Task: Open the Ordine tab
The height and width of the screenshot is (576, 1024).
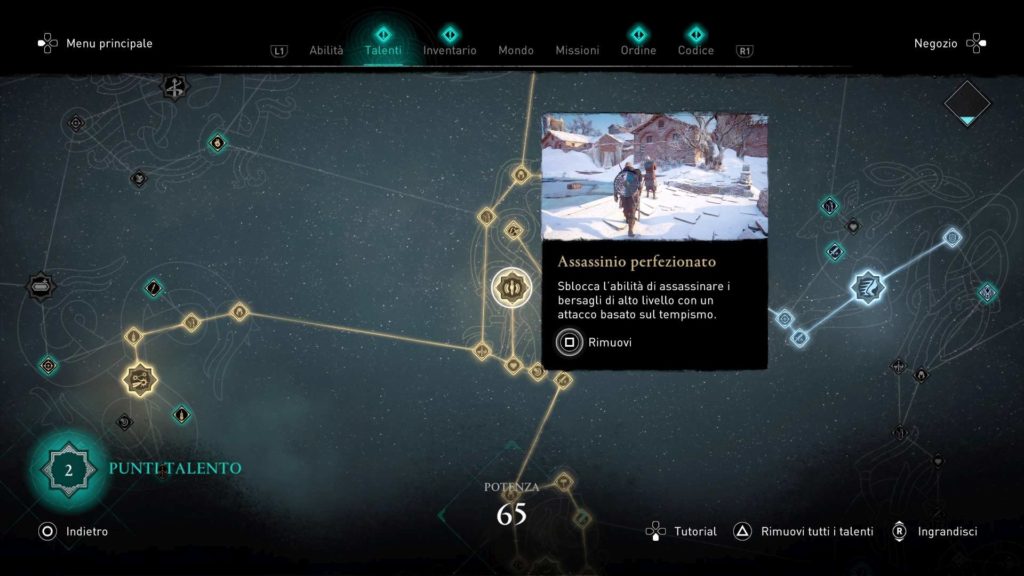Action: click(638, 50)
